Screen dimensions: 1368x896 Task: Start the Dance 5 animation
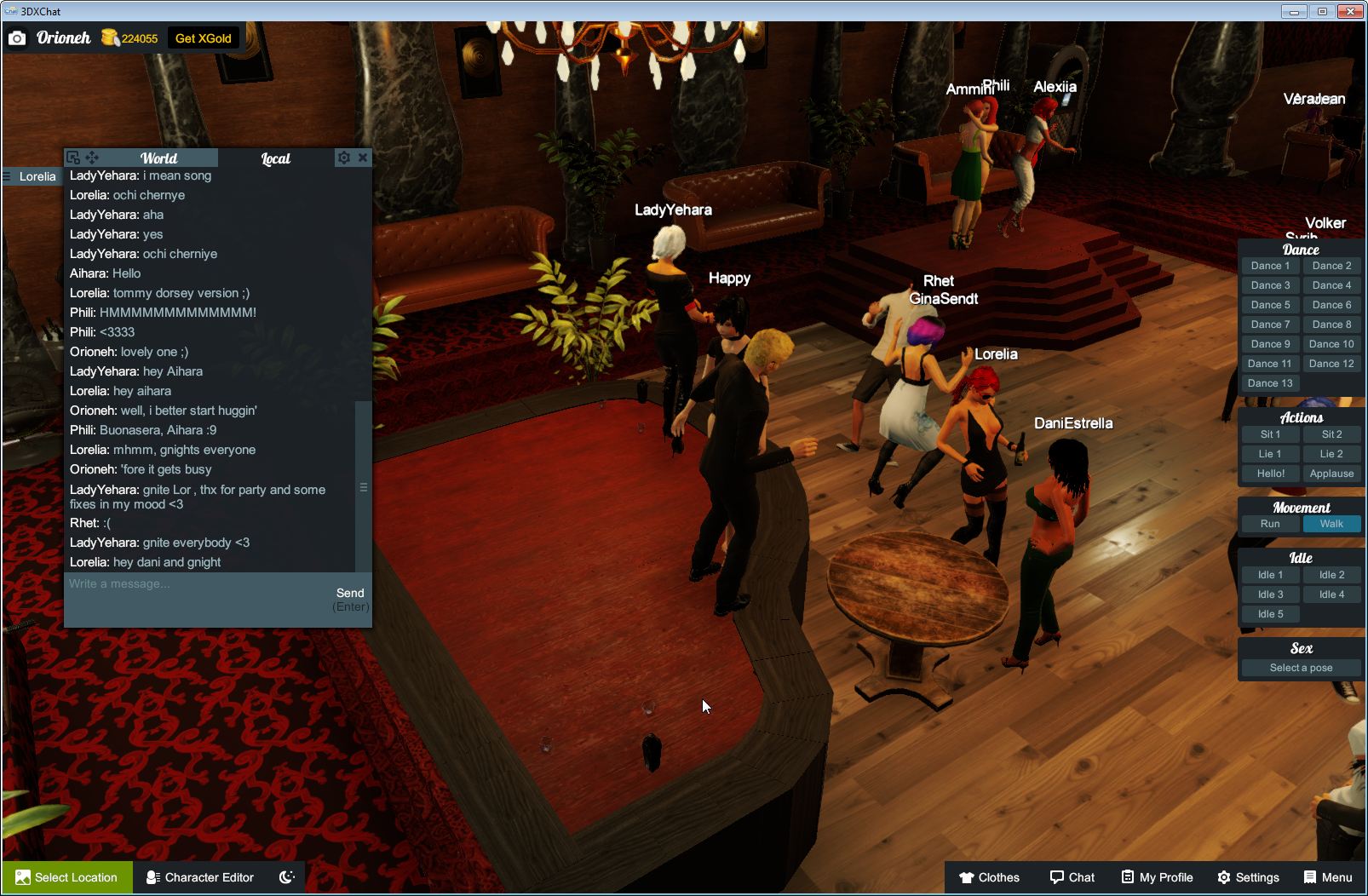(1270, 304)
